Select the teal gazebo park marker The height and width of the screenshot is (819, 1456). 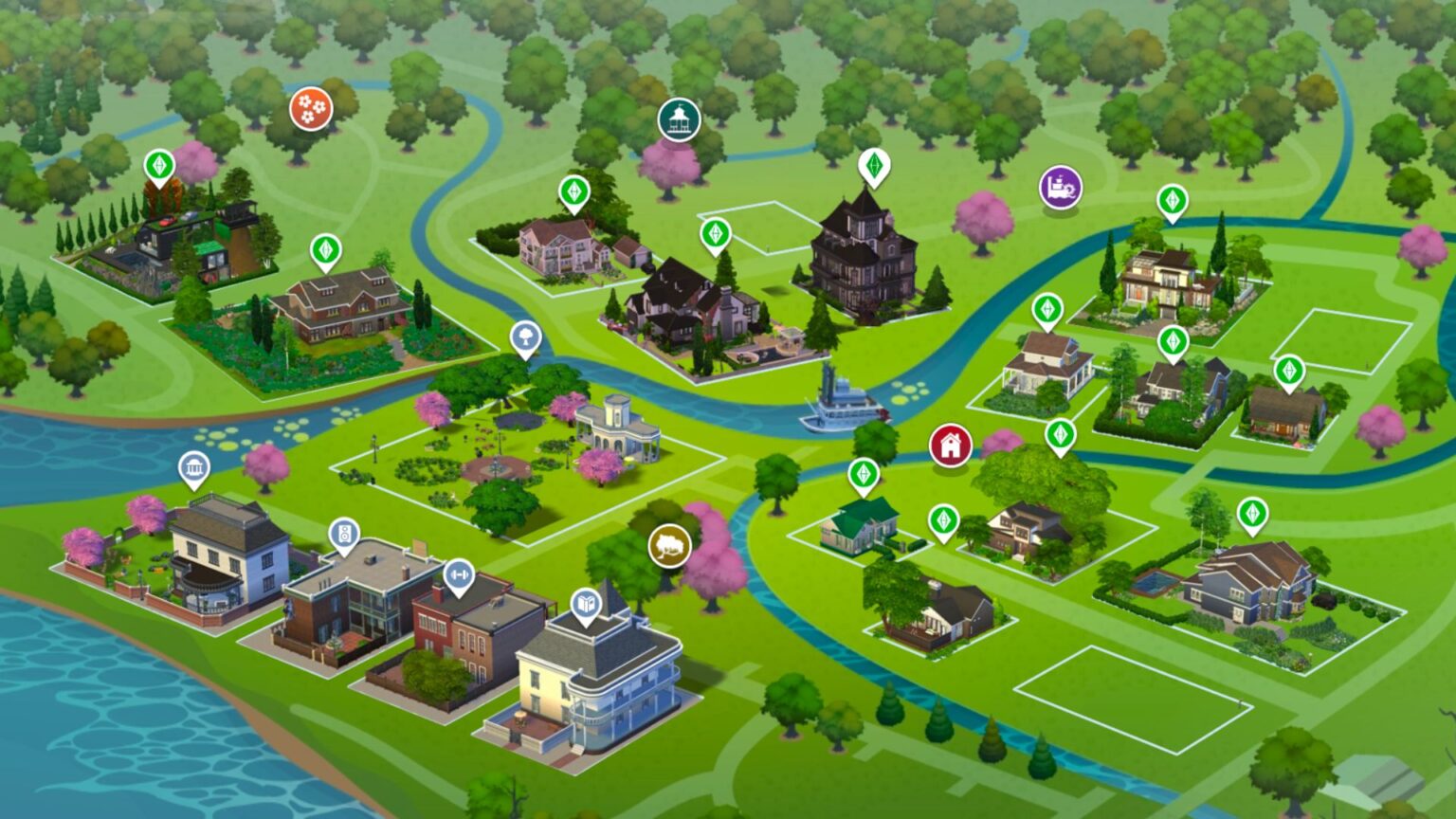679,120
